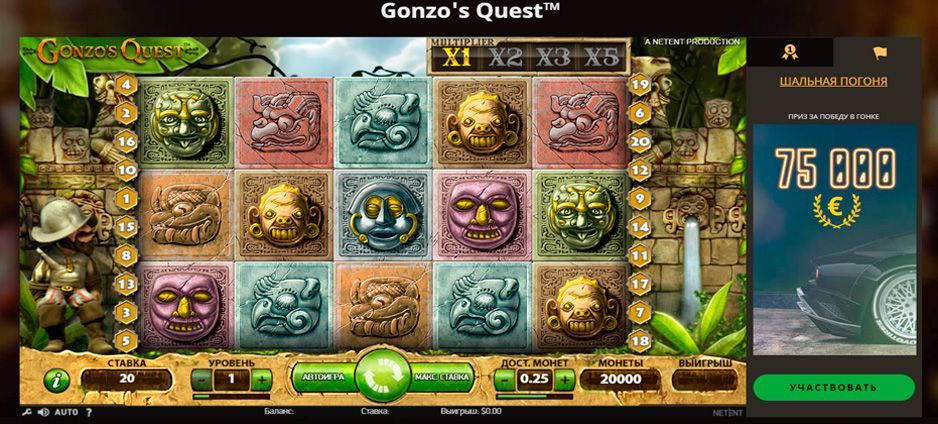Switch to the flag tab

(879, 52)
